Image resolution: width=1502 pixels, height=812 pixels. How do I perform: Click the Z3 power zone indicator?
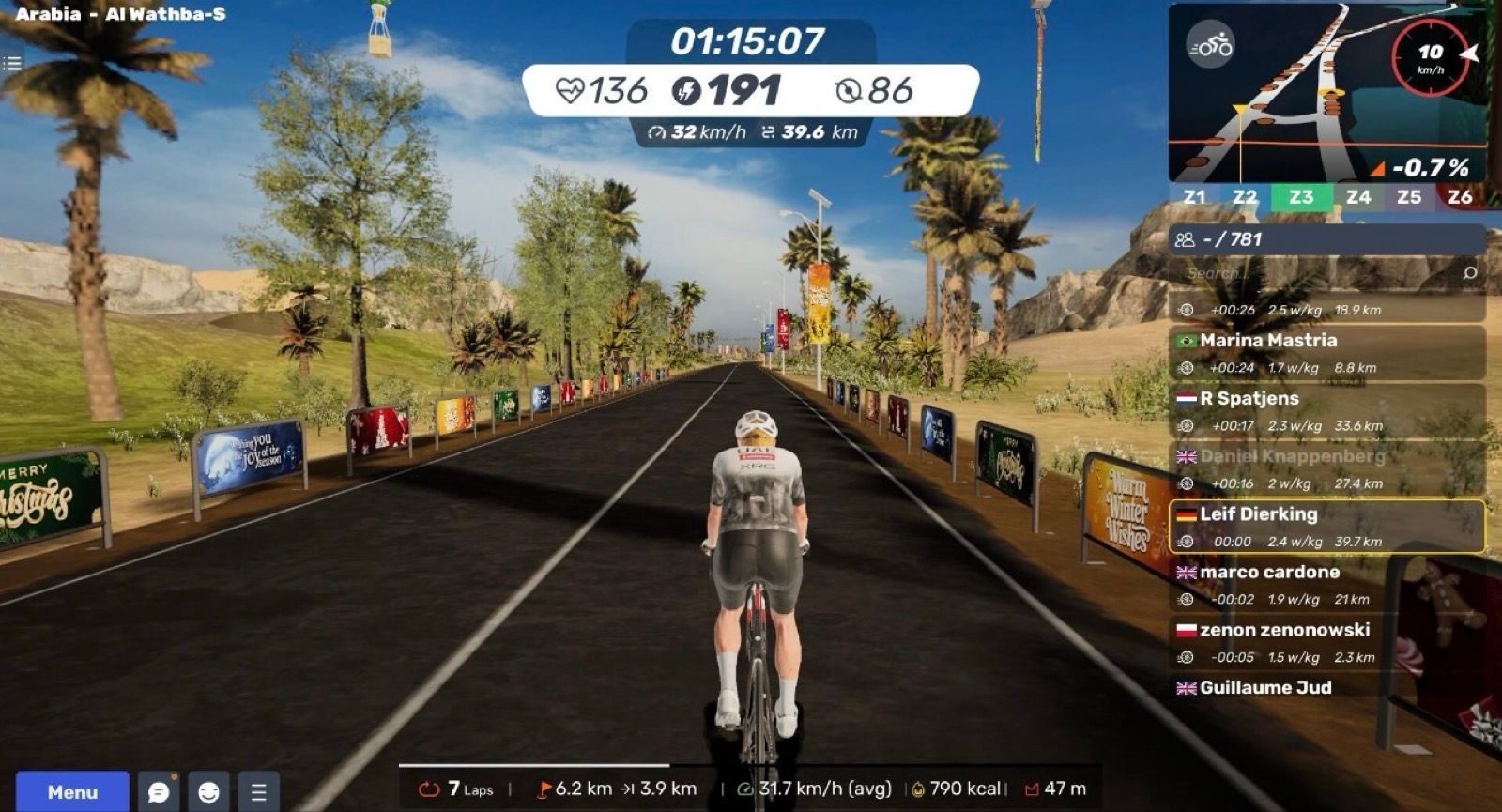coord(1301,197)
